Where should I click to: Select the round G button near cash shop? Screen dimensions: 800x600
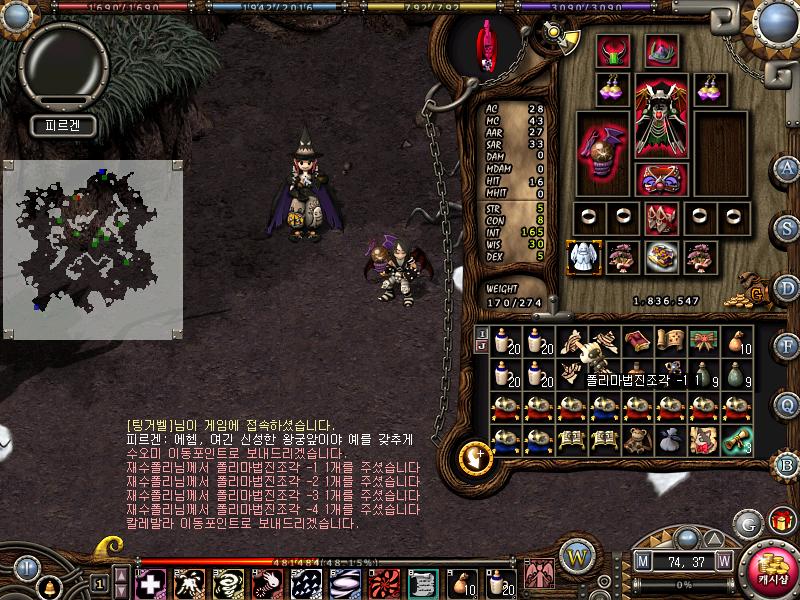pyautogui.click(x=747, y=523)
